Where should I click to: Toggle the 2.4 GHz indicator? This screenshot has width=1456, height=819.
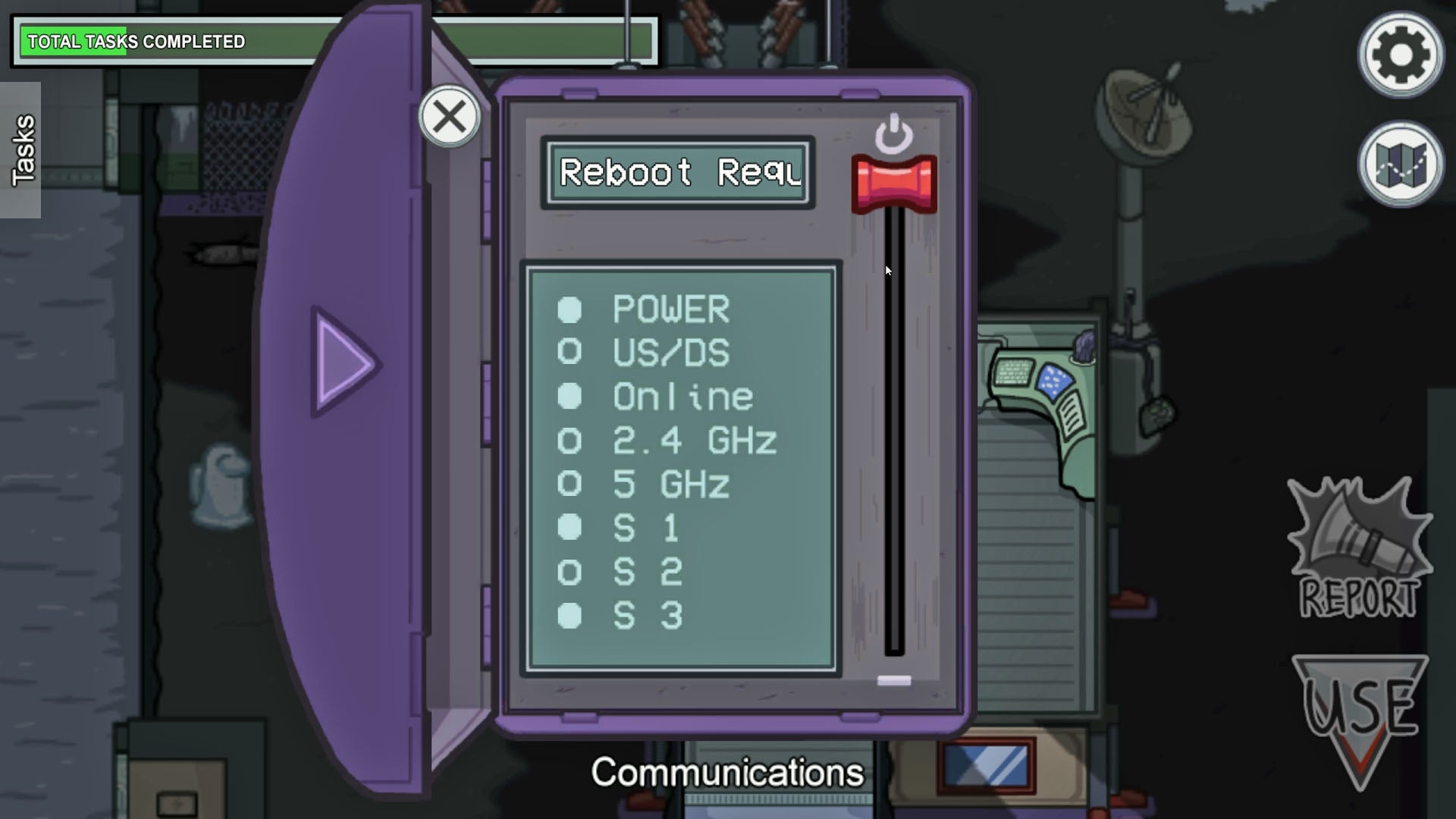point(570,441)
